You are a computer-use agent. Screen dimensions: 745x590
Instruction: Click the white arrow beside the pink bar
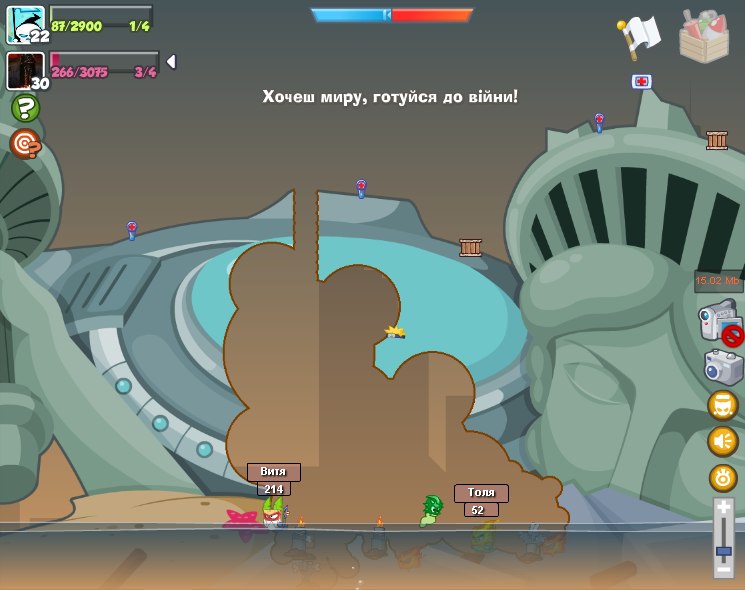pyautogui.click(x=171, y=62)
